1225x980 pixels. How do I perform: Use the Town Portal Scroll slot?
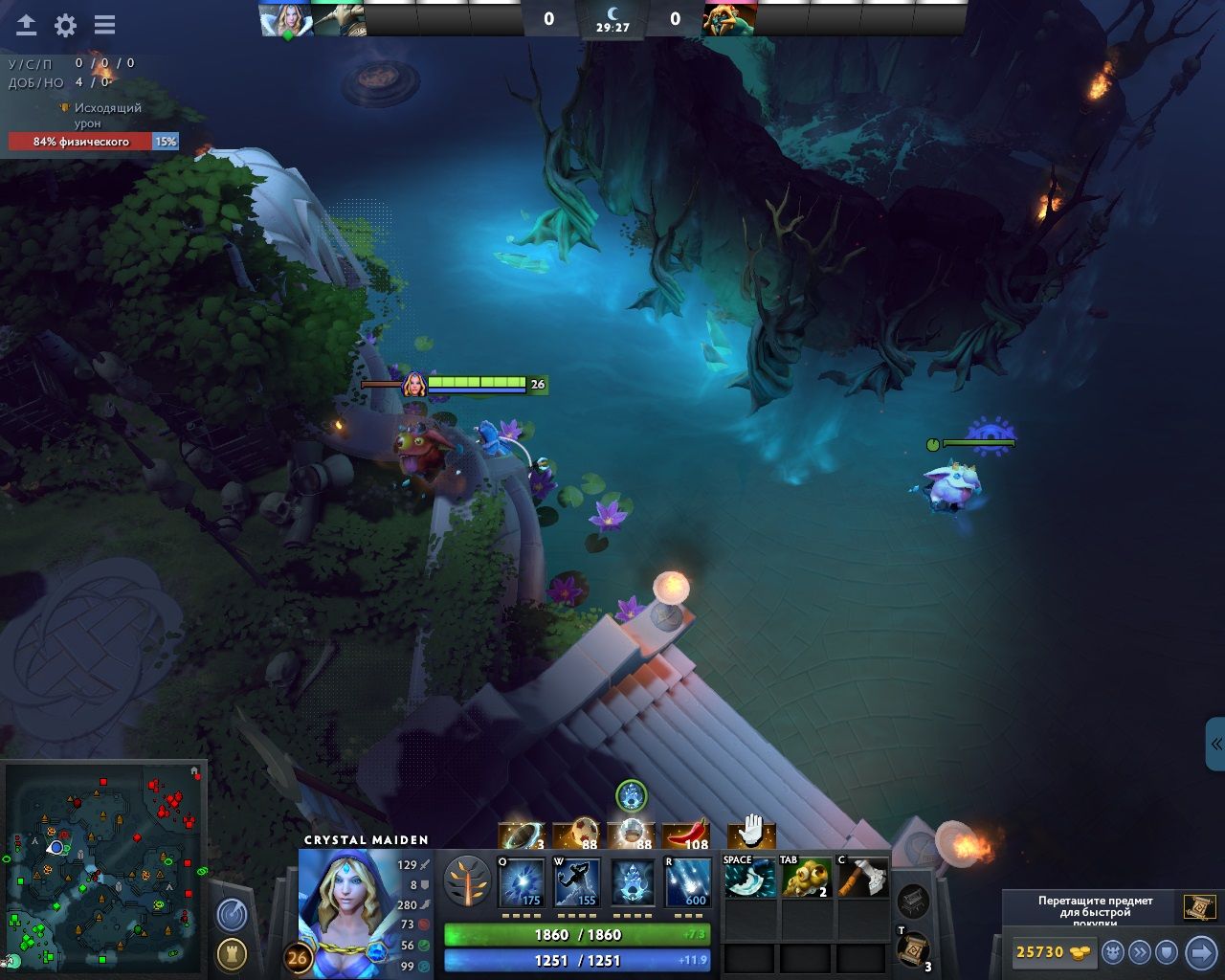point(914,949)
